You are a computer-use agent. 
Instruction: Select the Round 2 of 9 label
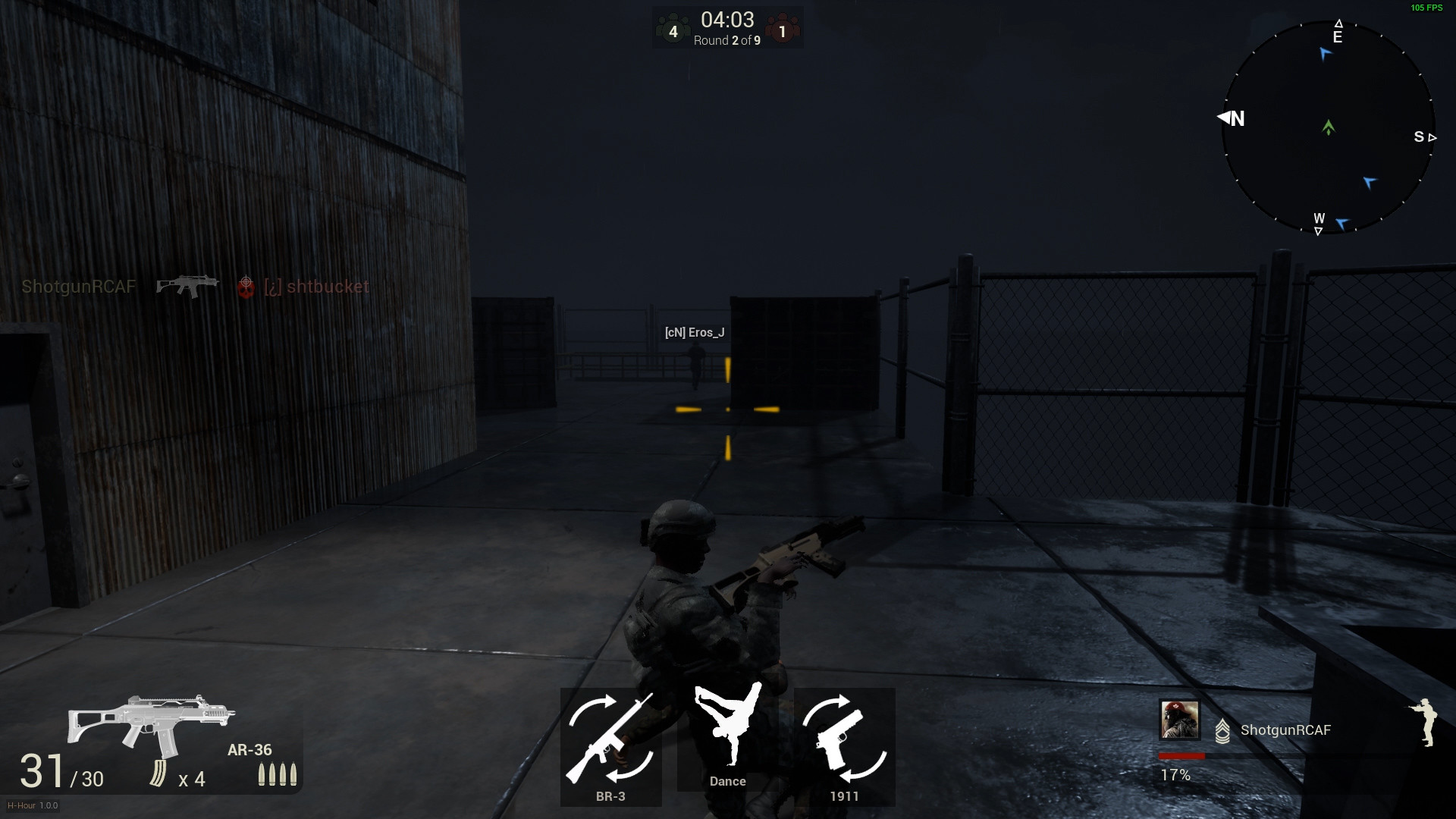tap(726, 41)
